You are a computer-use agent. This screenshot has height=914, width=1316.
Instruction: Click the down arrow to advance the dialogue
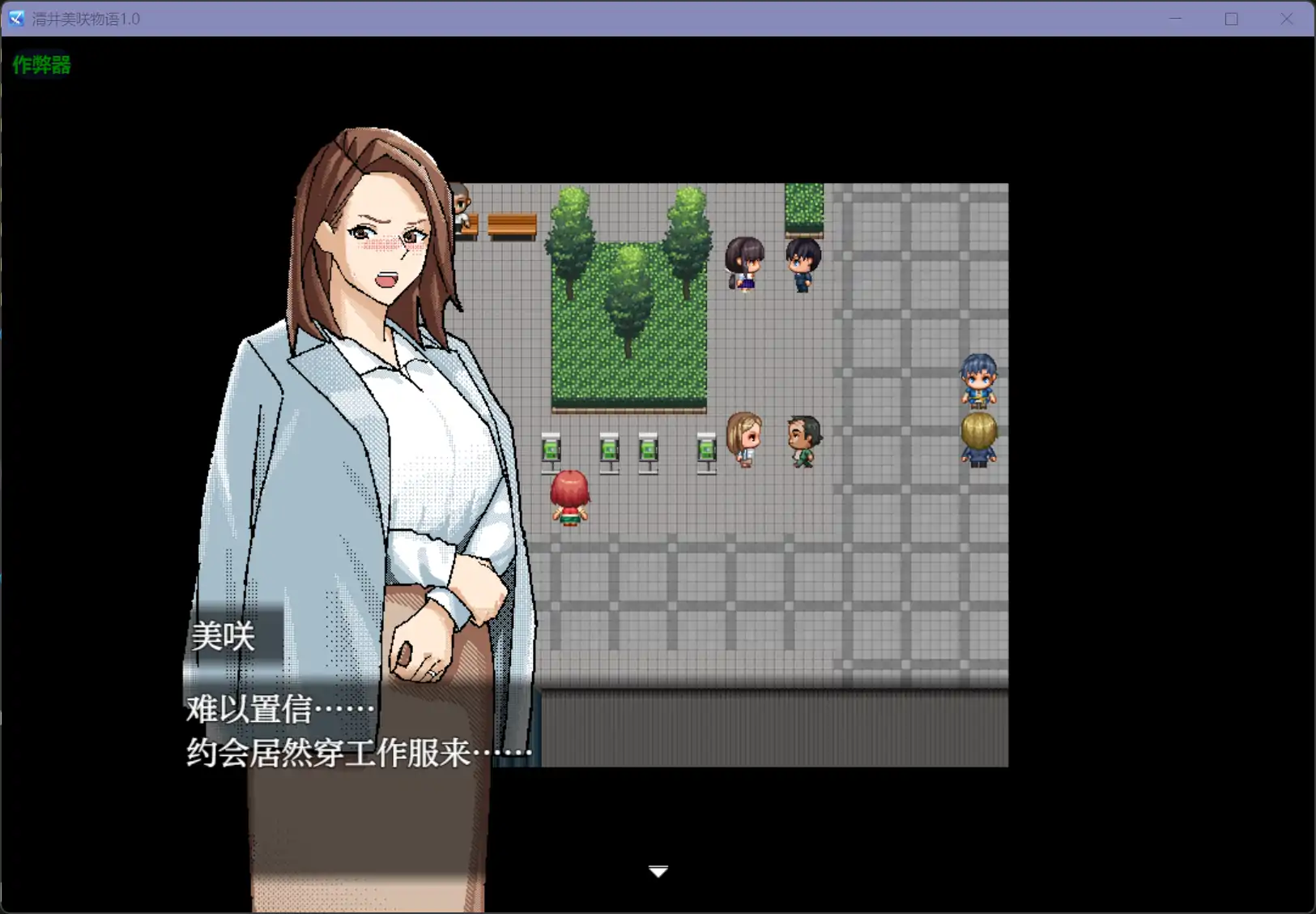click(x=658, y=871)
